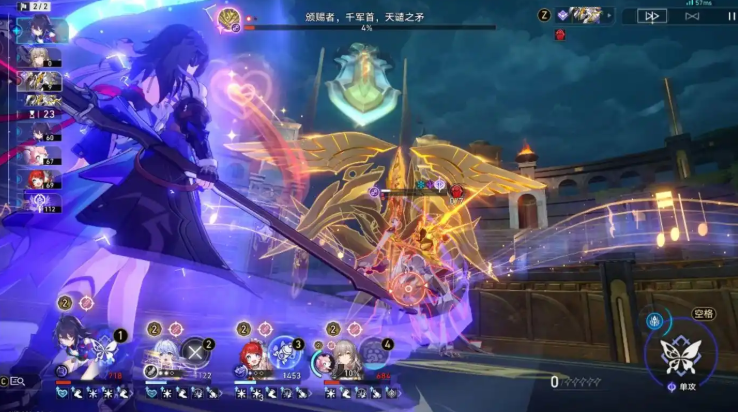Trigger the dark-haired character's ultimate
Image resolution: width=738 pixels, height=412 pixels.
coord(108,345)
